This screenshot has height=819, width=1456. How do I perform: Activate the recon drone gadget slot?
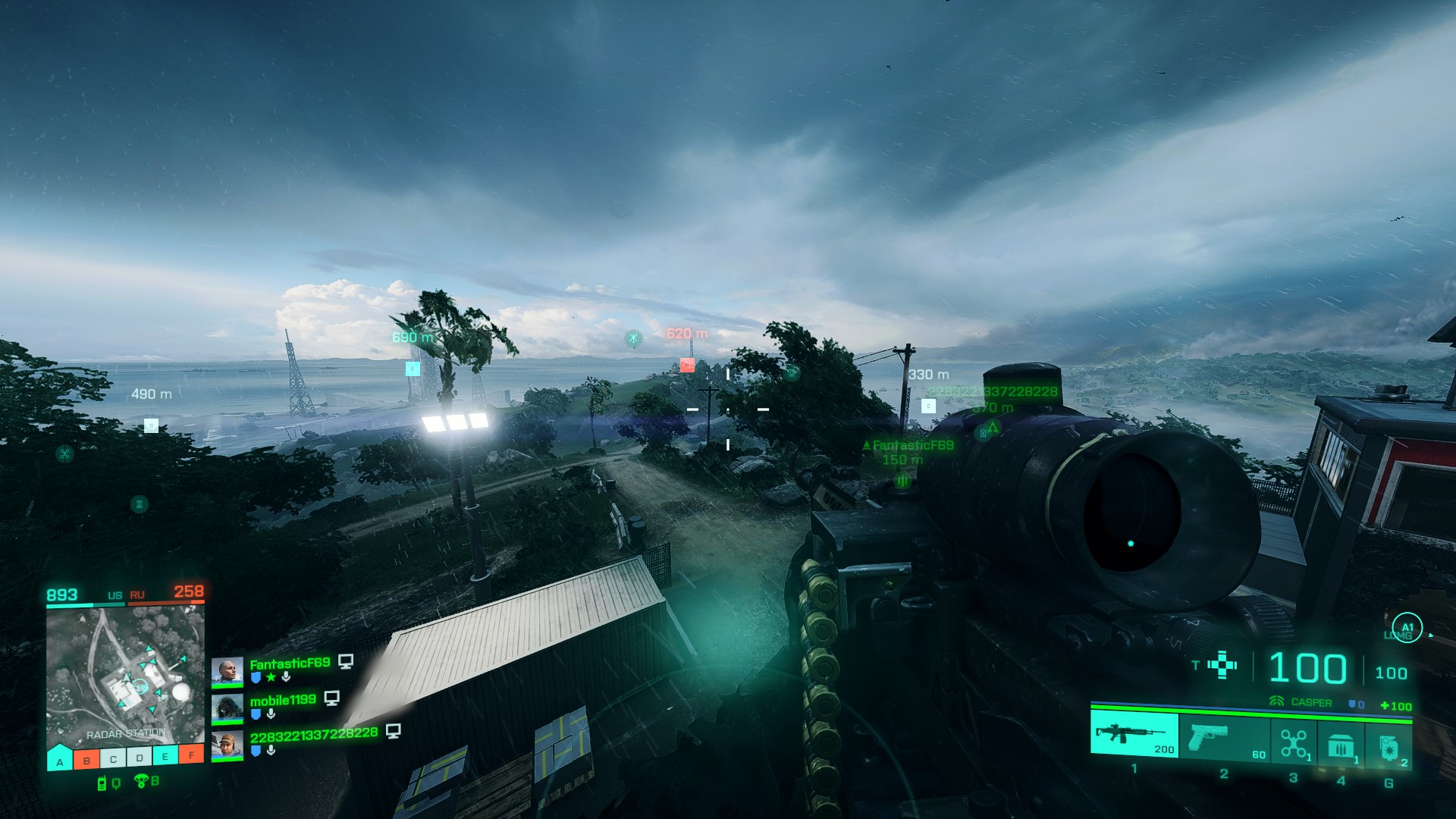click(1294, 742)
